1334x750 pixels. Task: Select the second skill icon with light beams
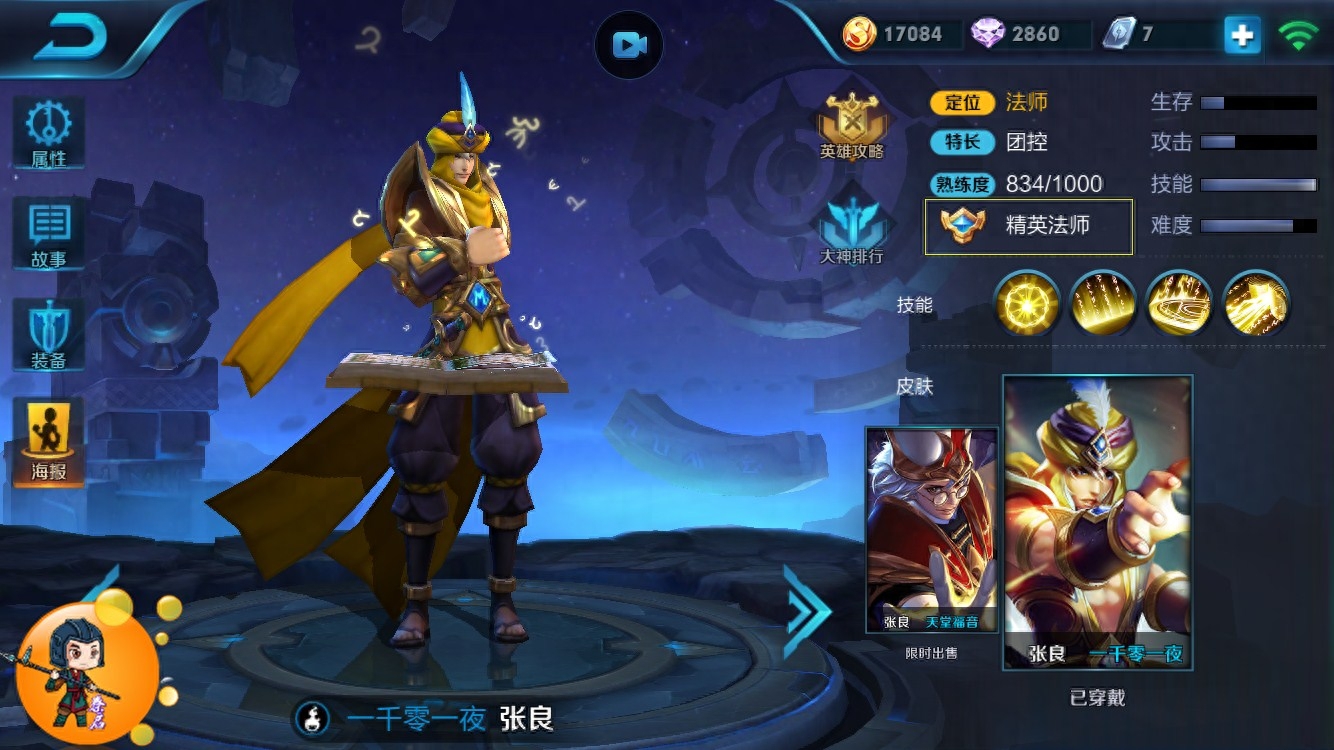click(1102, 303)
